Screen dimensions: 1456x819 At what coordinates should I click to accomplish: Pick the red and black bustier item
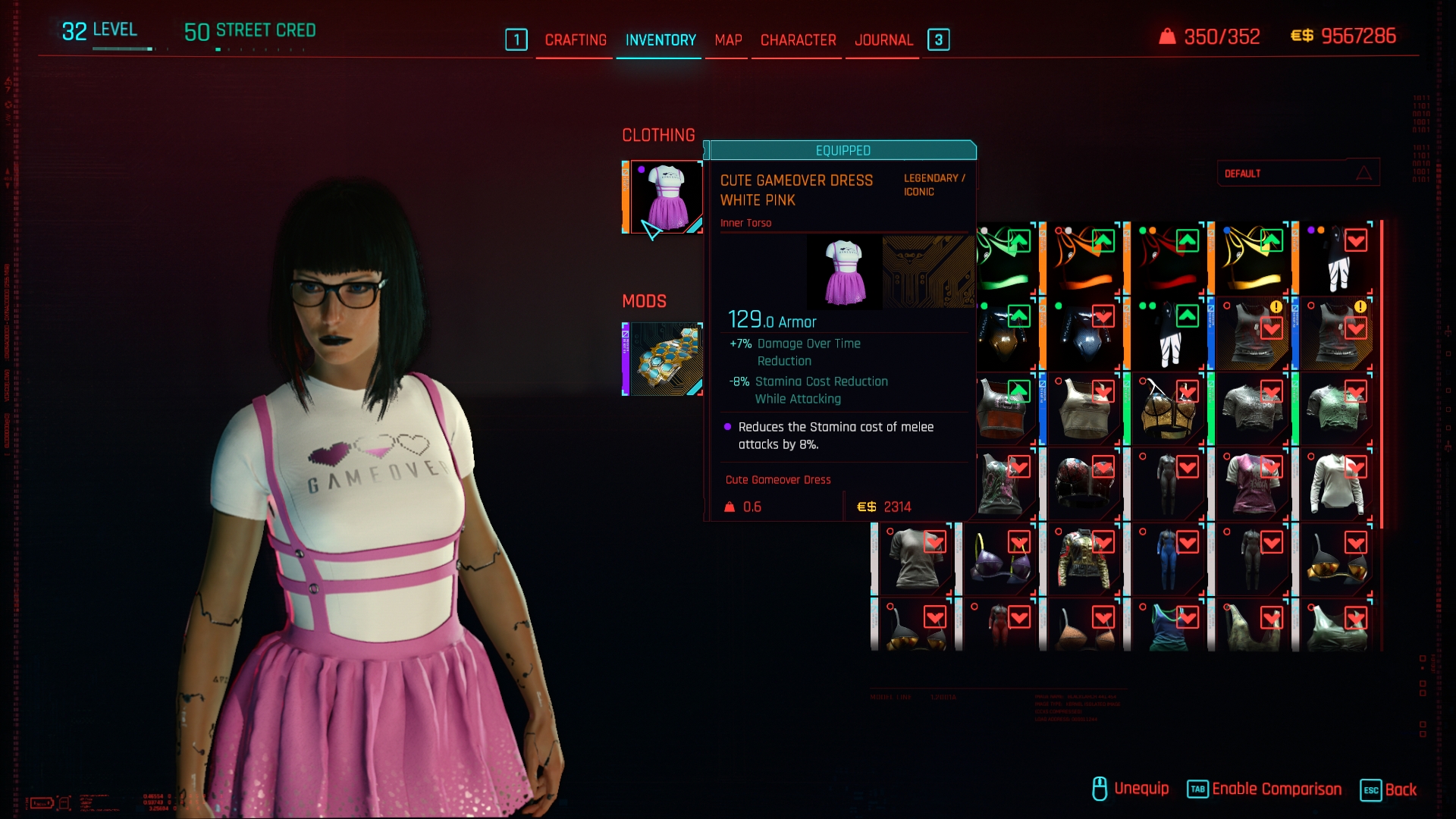(1083, 484)
